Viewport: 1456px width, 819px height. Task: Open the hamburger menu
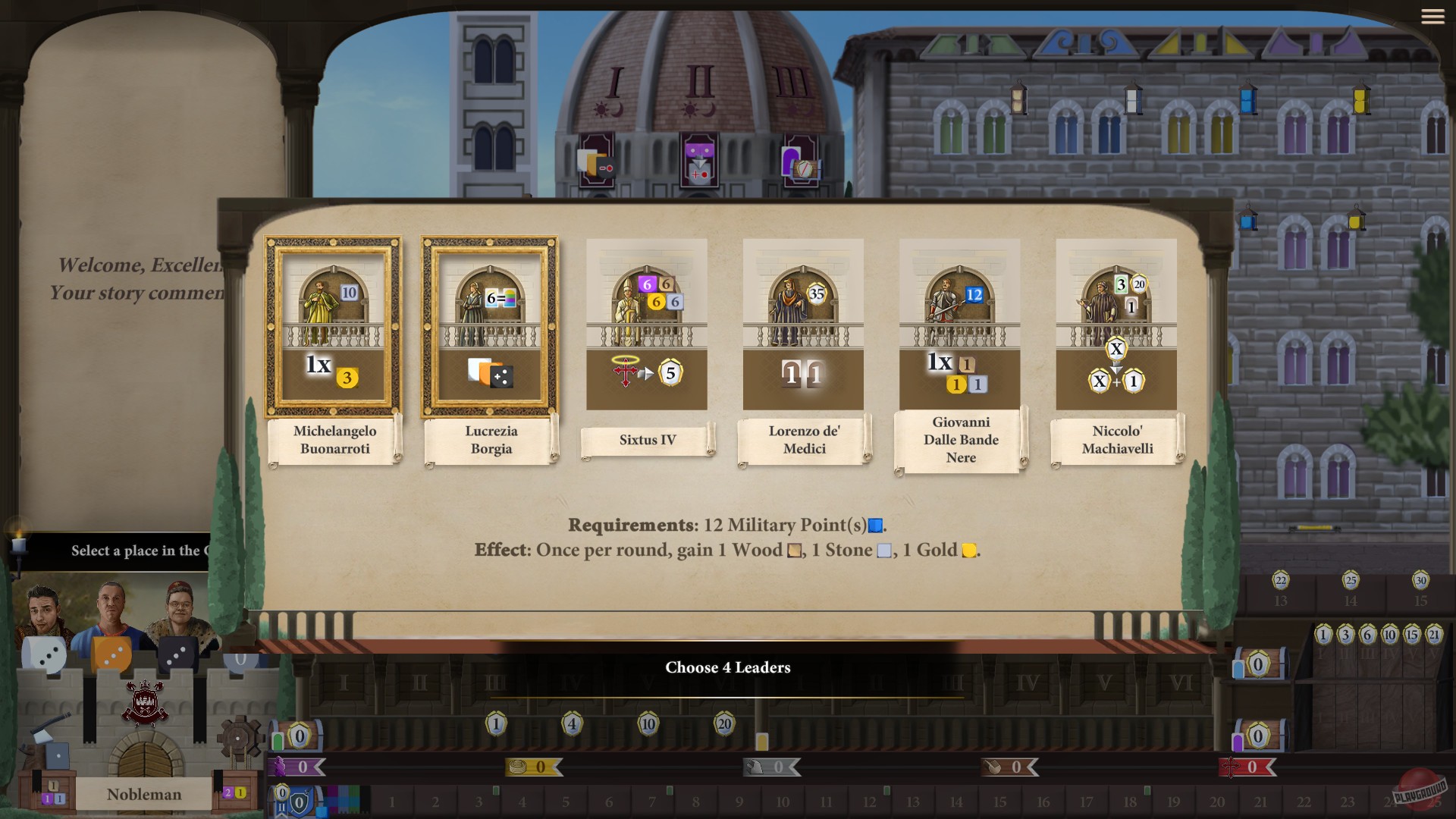click(x=1434, y=17)
